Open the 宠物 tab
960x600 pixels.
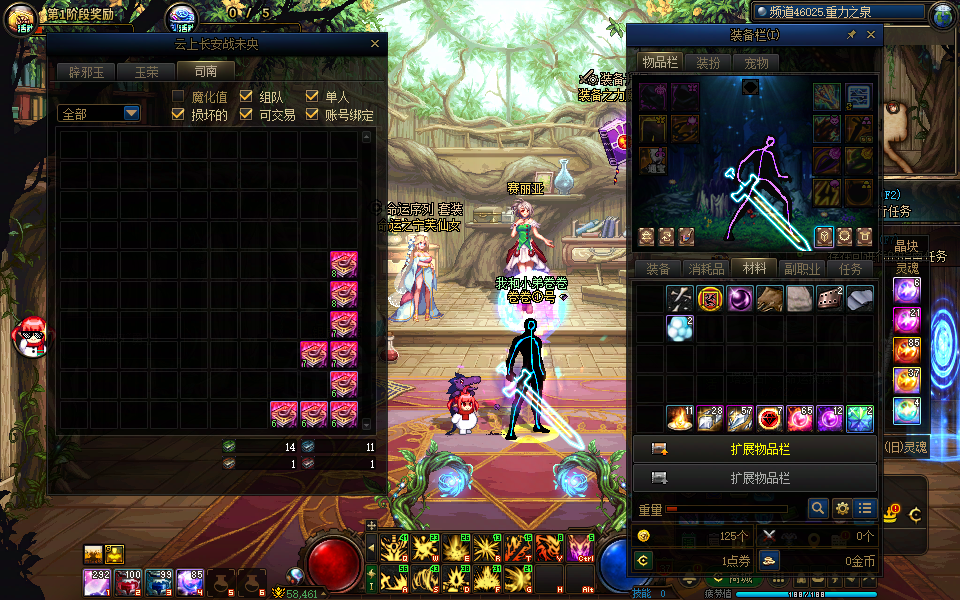click(x=757, y=63)
